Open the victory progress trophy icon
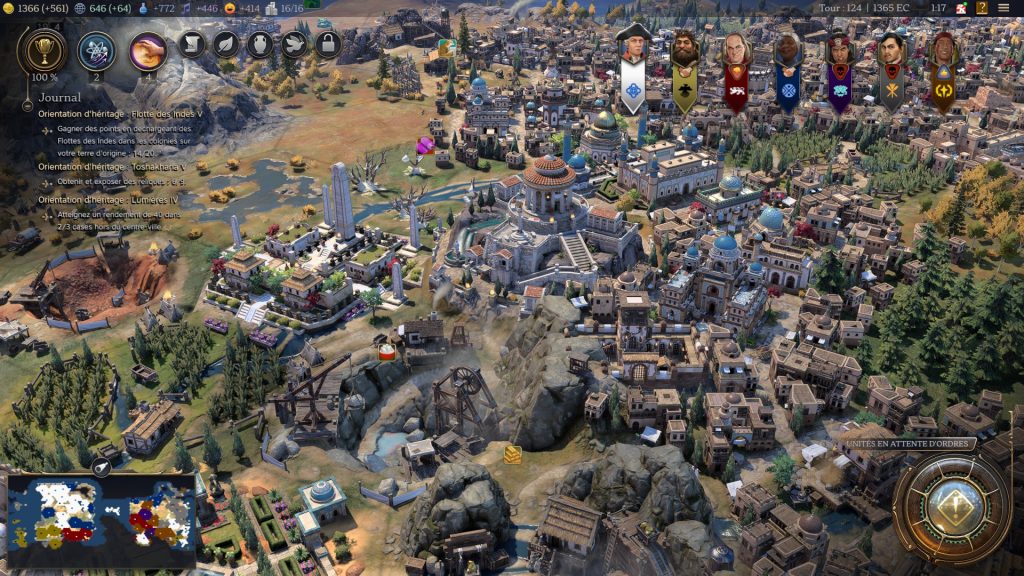1024x576 pixels. click(x=42, y=49)
